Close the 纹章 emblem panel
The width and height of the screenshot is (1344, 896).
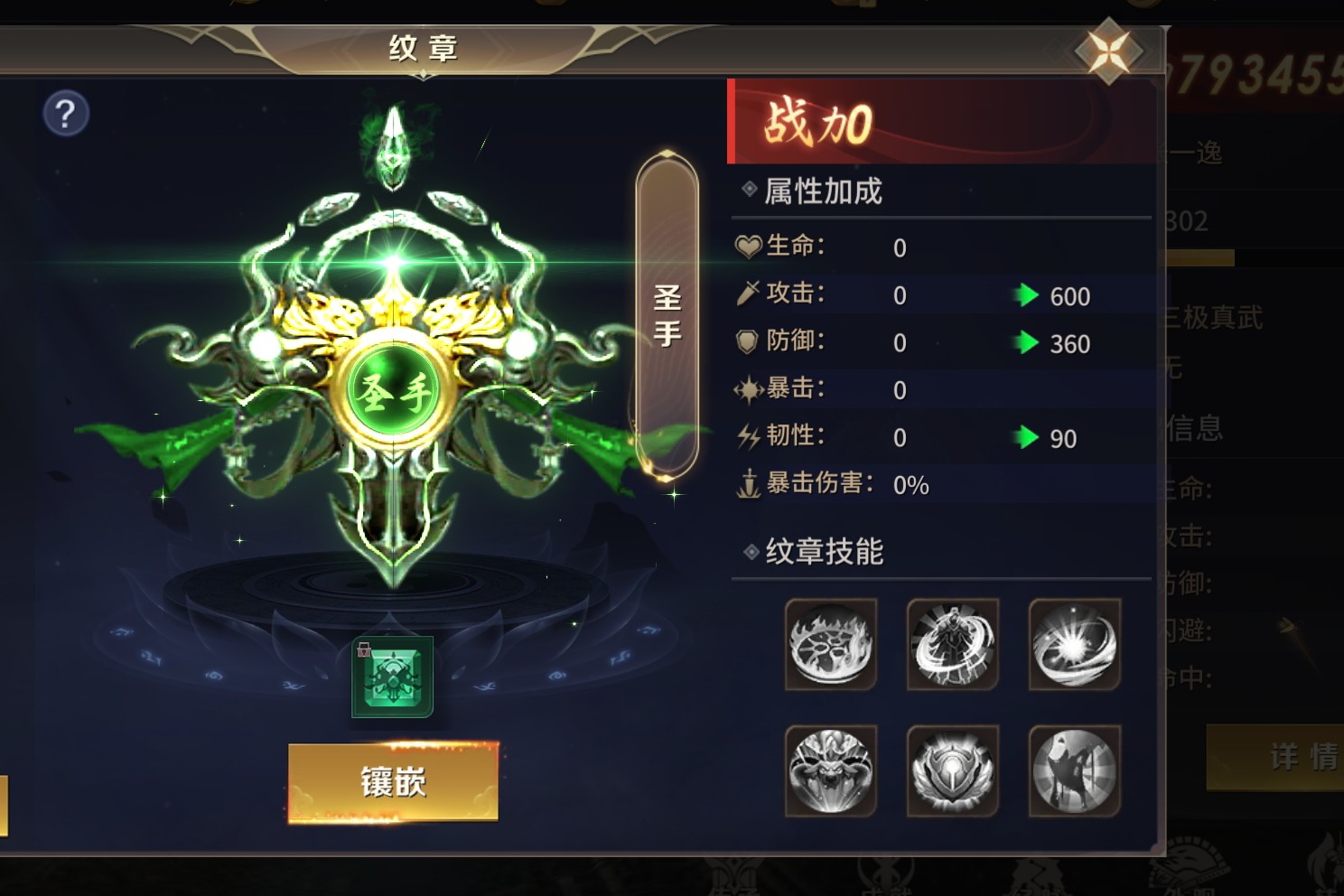coord(1109,51)
